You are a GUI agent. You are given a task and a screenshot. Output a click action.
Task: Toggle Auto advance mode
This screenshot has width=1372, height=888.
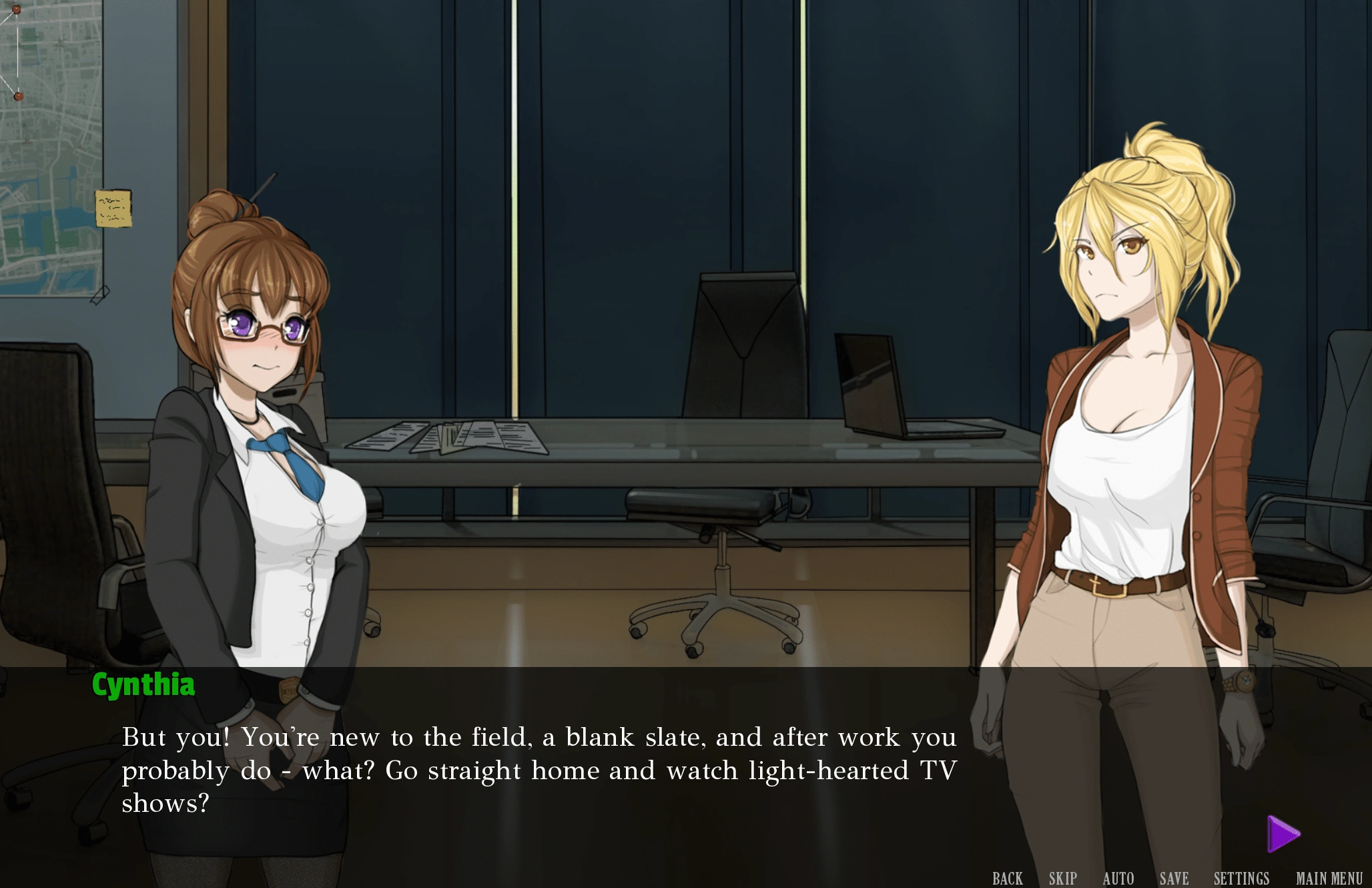pos(1118,878)
